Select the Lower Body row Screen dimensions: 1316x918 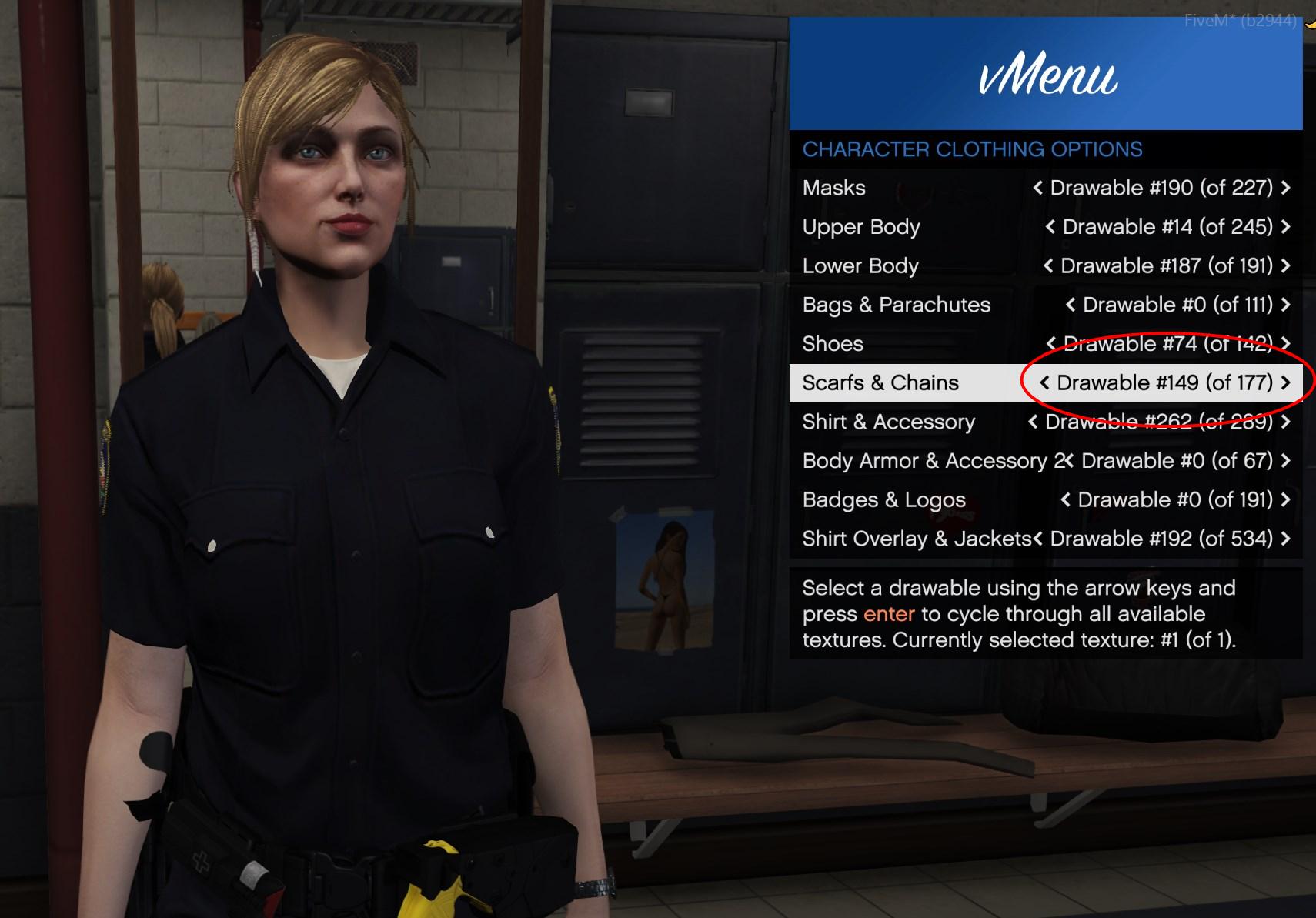[860, 265]
